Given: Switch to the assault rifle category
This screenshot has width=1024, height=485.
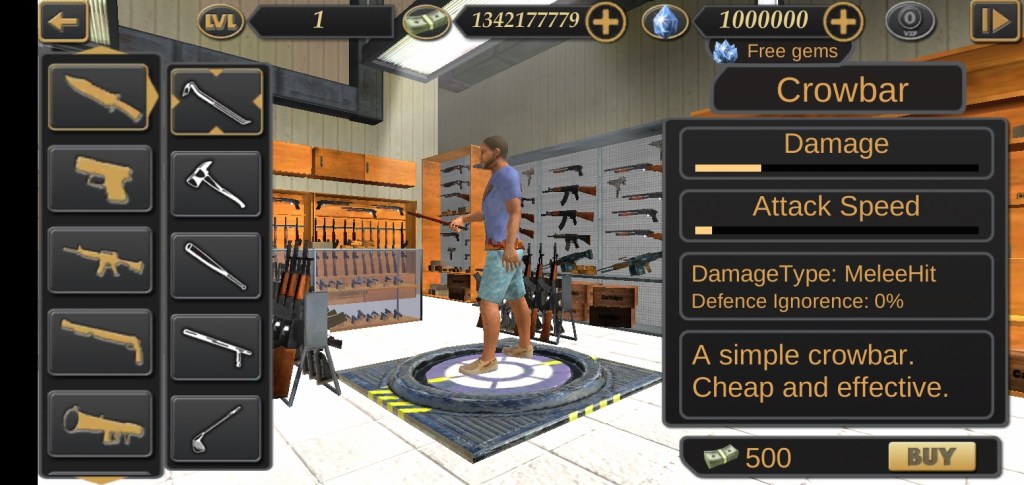Looking at the screenshot, I should 99,260.
